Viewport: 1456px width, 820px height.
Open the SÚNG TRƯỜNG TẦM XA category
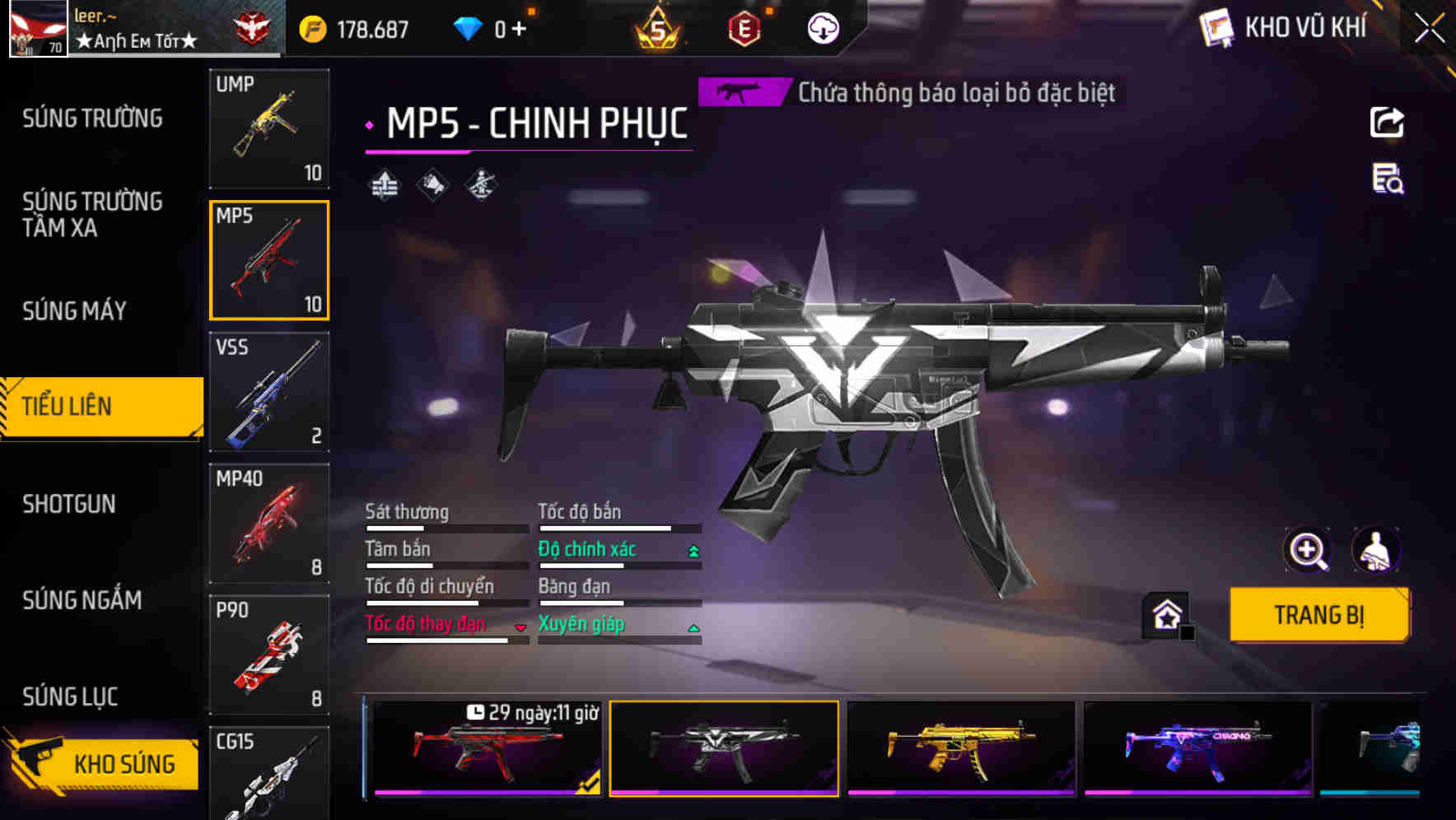tap(92, 214)
